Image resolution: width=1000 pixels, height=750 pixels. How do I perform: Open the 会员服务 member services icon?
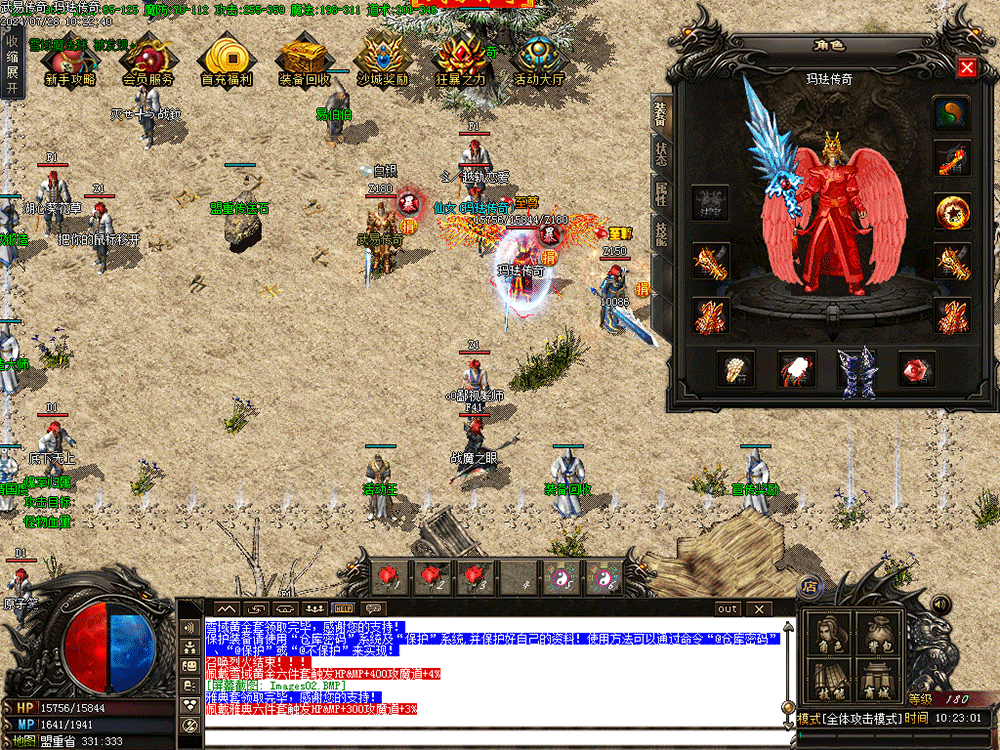148,59
